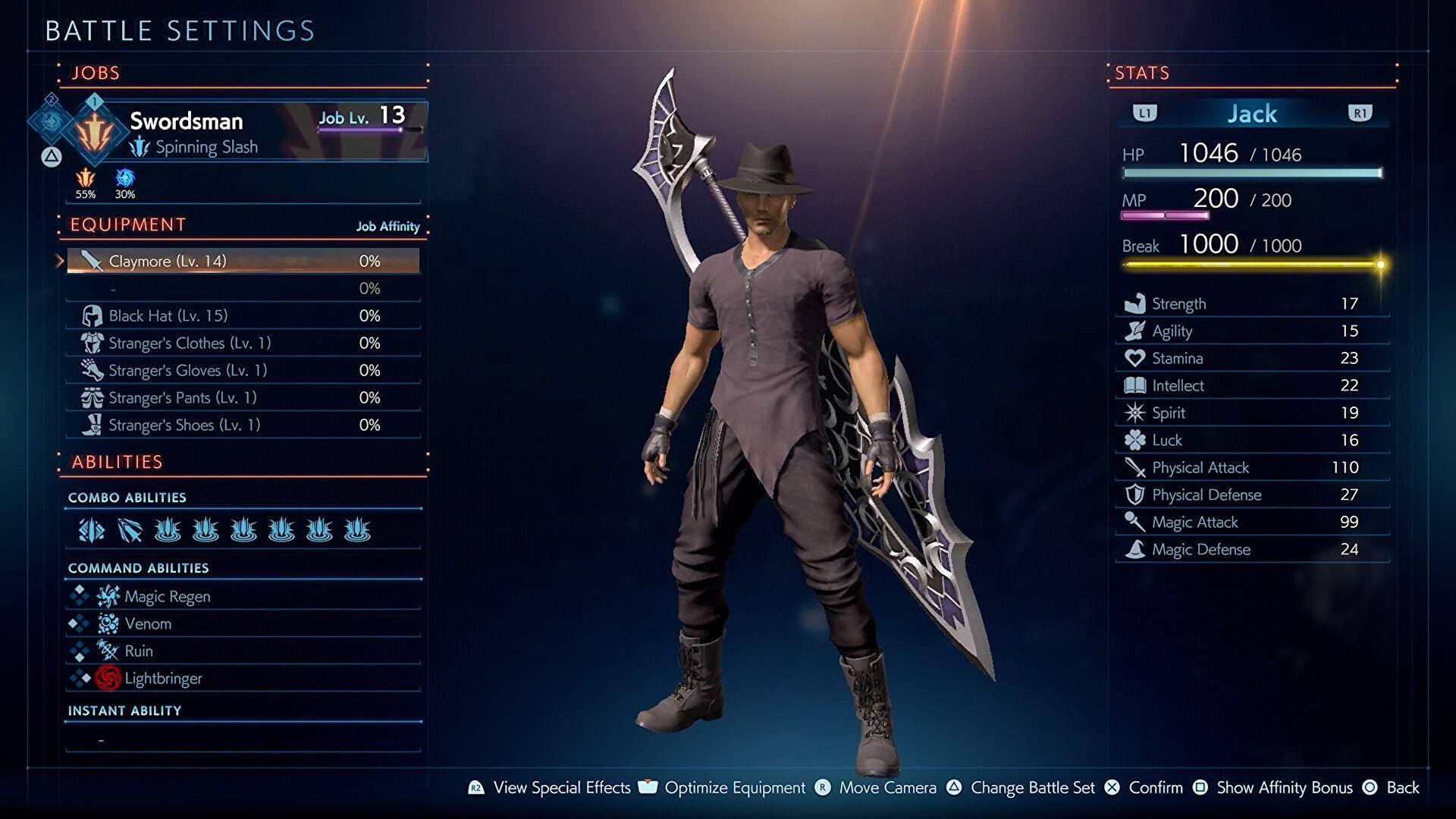Pick the Lightbringer command ability

[243, 679]
